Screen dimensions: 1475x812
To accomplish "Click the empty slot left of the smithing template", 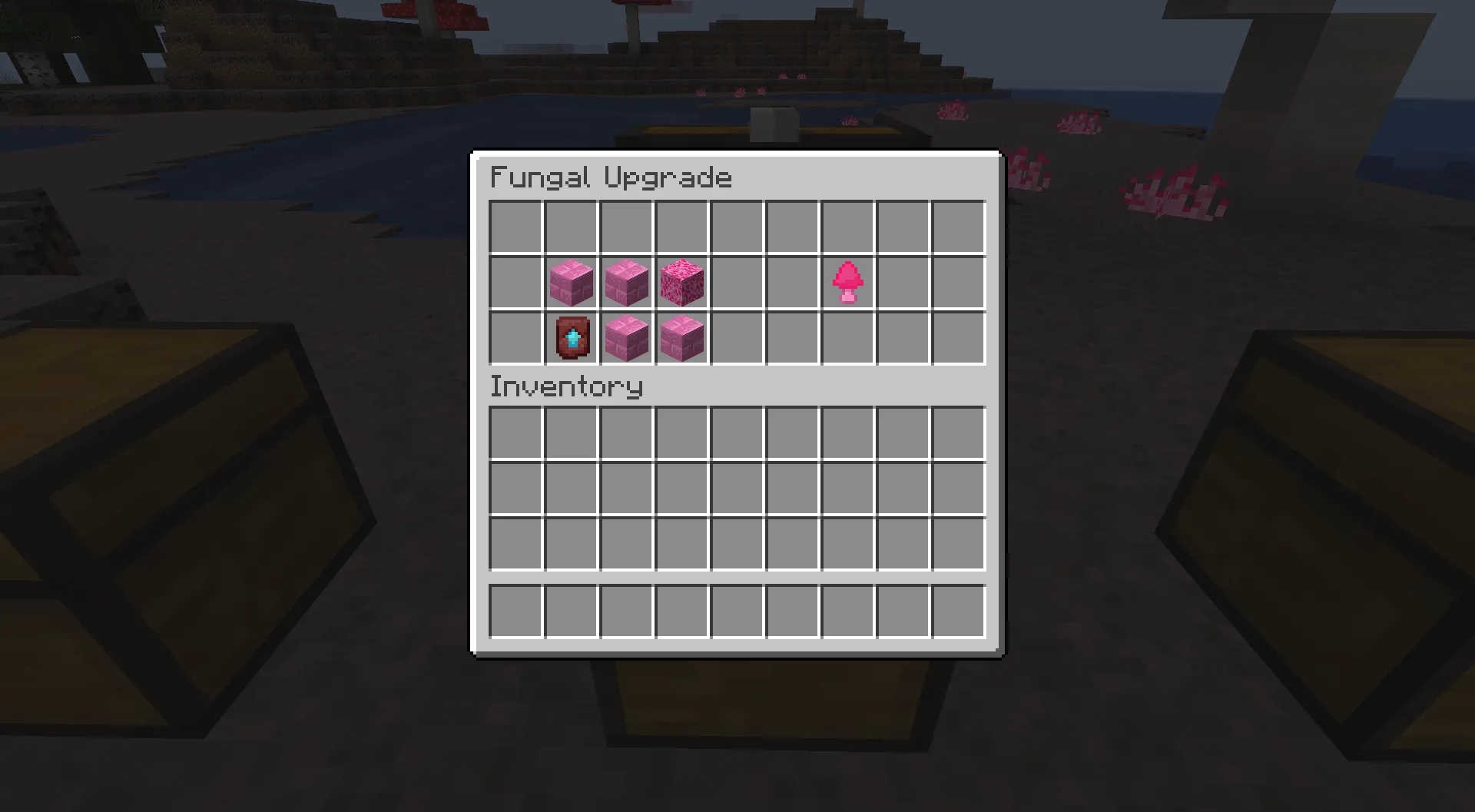I will tap(515, 338).
